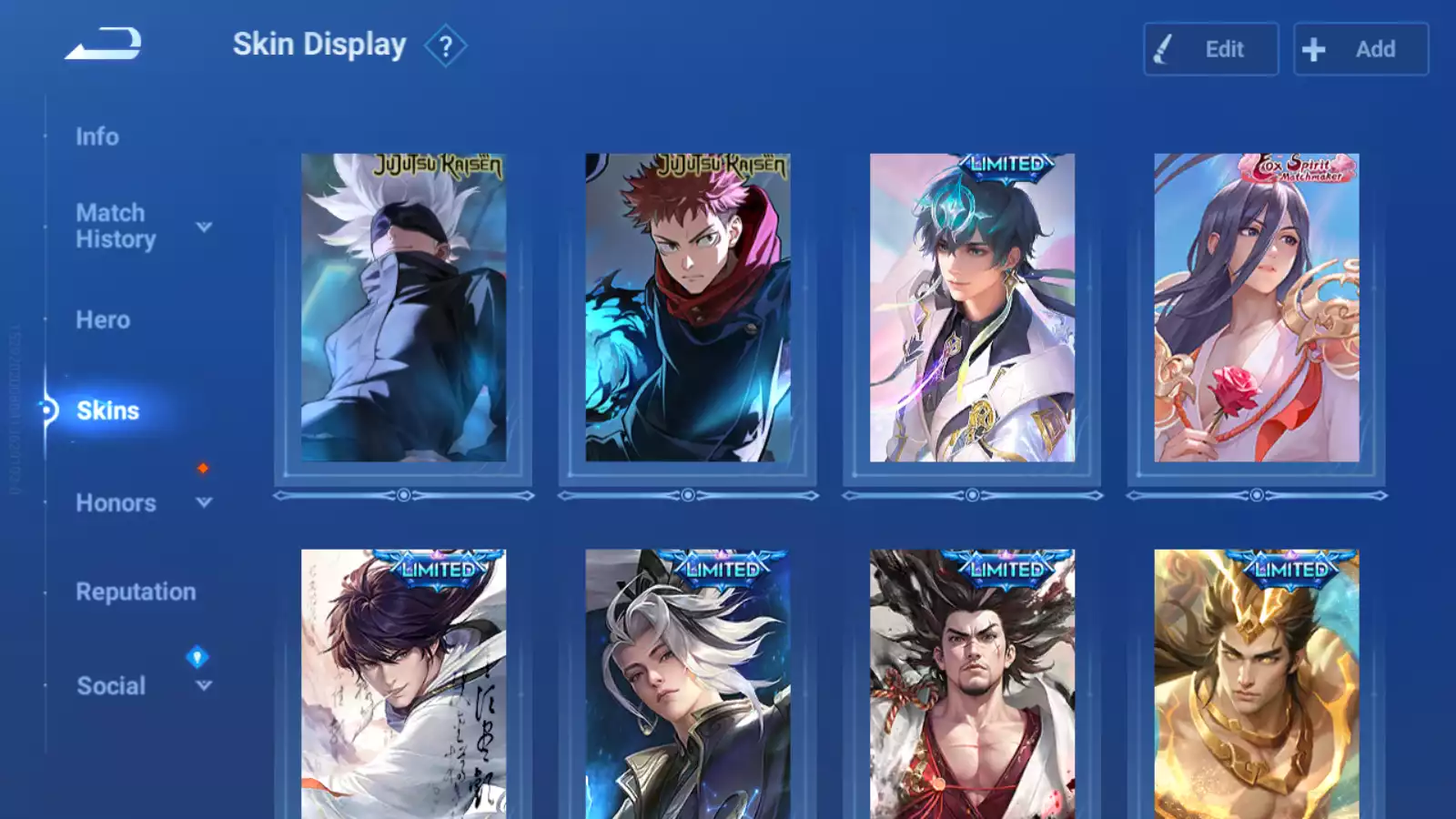Viewport: 1456px width, 819px height.
Task: Add a new skin to display
Action: tap(1360, 49)
